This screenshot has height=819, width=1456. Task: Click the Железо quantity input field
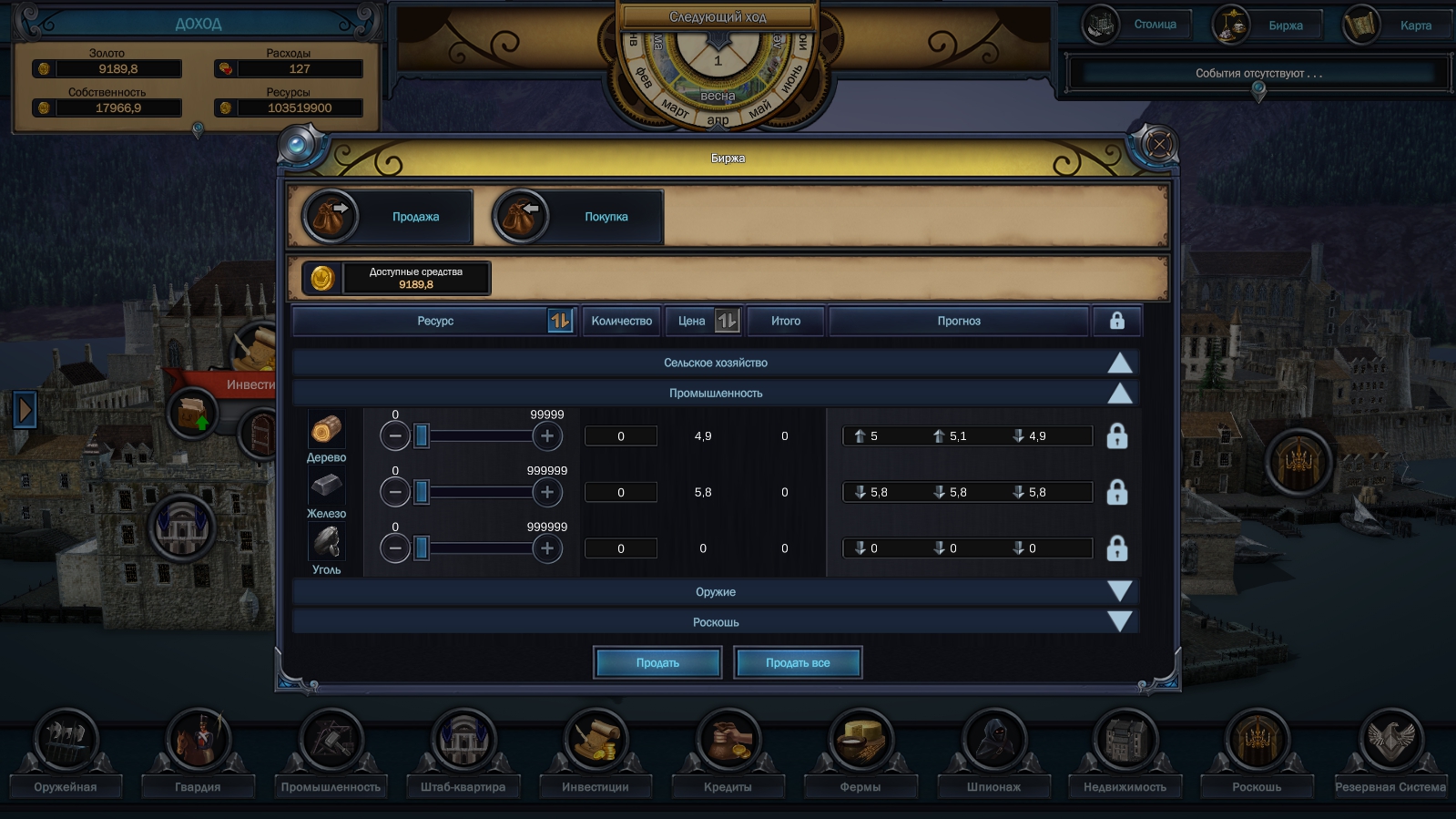click(x=620, y=492)
